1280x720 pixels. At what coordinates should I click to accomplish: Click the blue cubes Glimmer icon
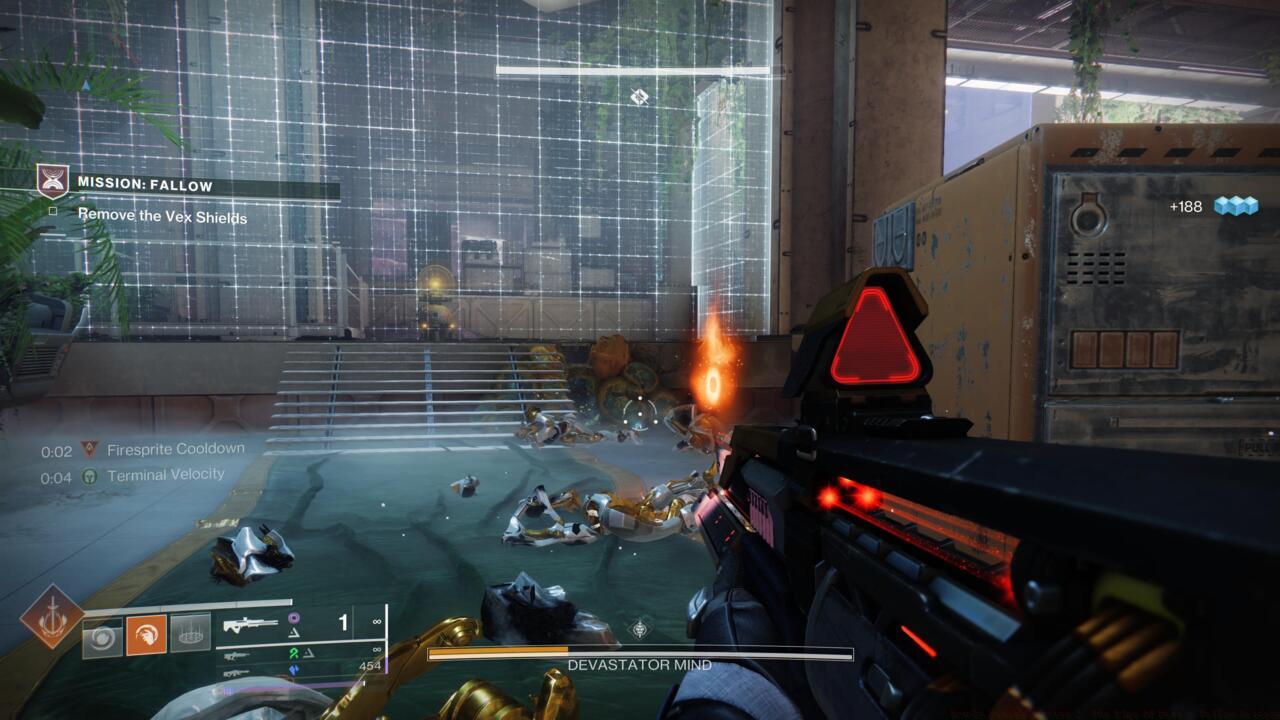click(x=1235, y=206)
